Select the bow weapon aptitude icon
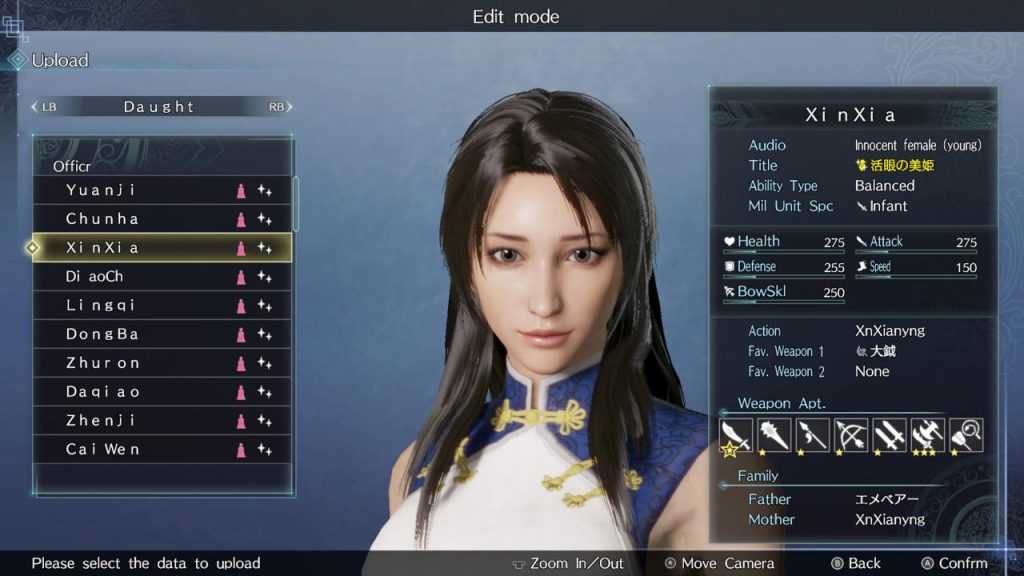Viewport: 1024px width, 576px height. (851, 435)
